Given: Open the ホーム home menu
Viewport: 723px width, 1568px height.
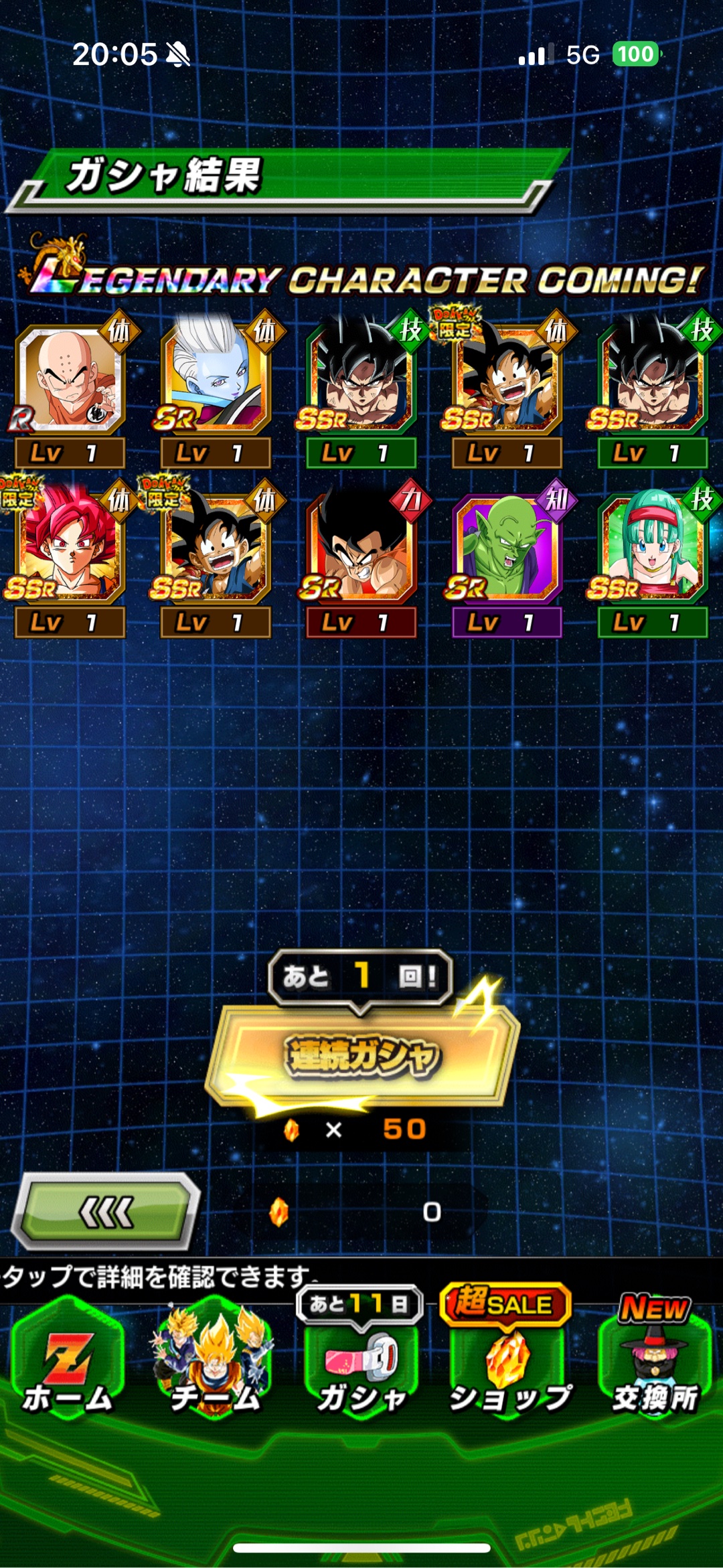Looking at the screenshot, I should 68,1358.
